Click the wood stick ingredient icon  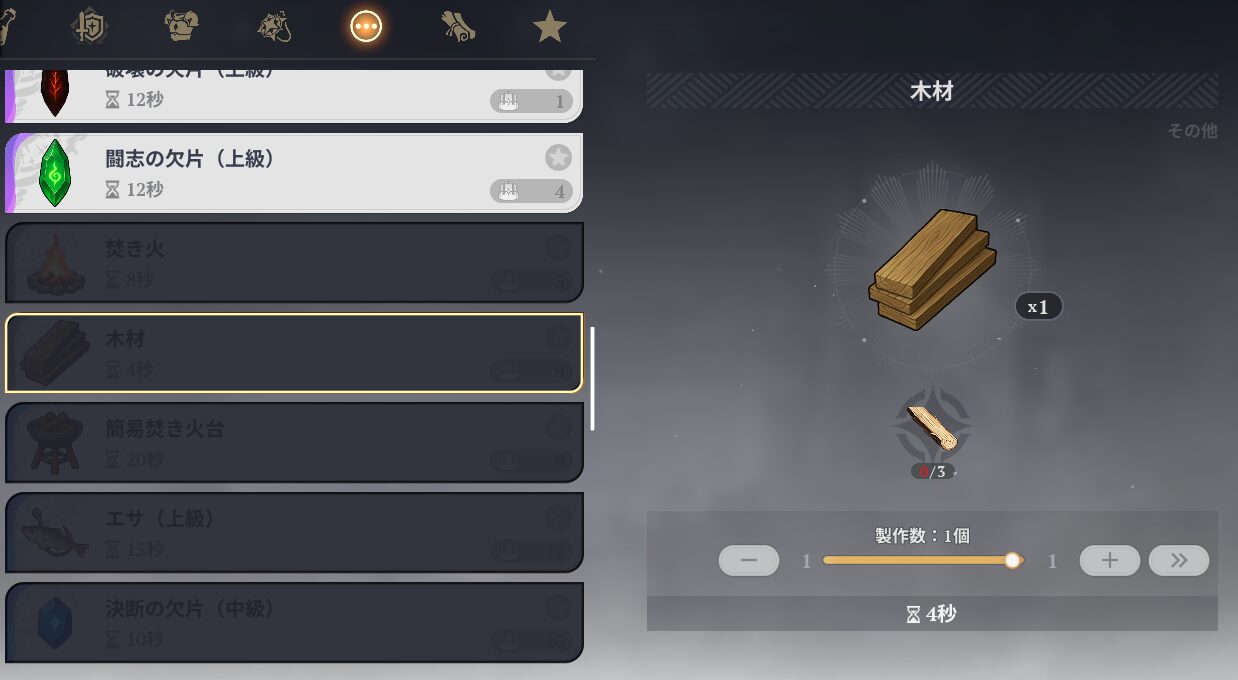pyautogui.click(x=932, y=428)
